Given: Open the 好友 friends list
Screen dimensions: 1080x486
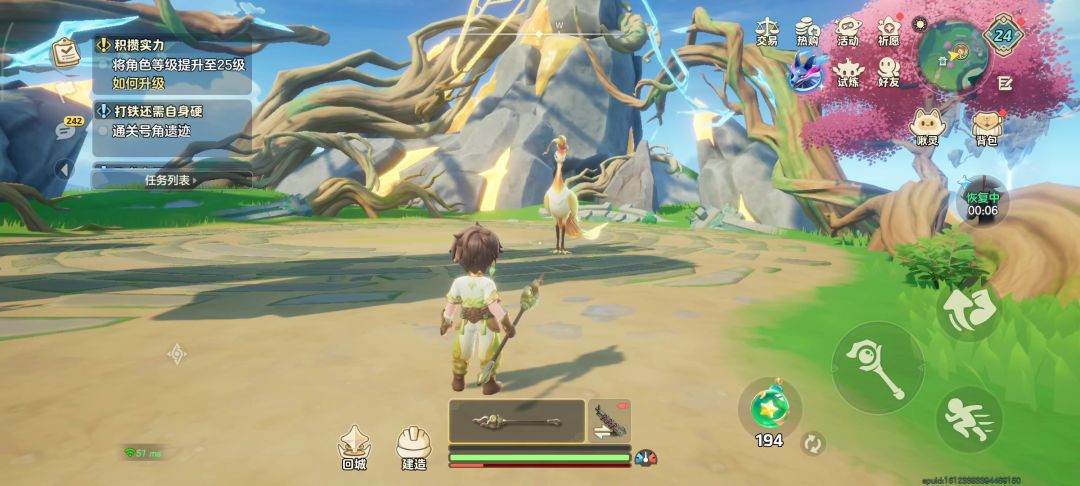Looking at the screenshot, I should pyautogui.click(x=888, y=72).
